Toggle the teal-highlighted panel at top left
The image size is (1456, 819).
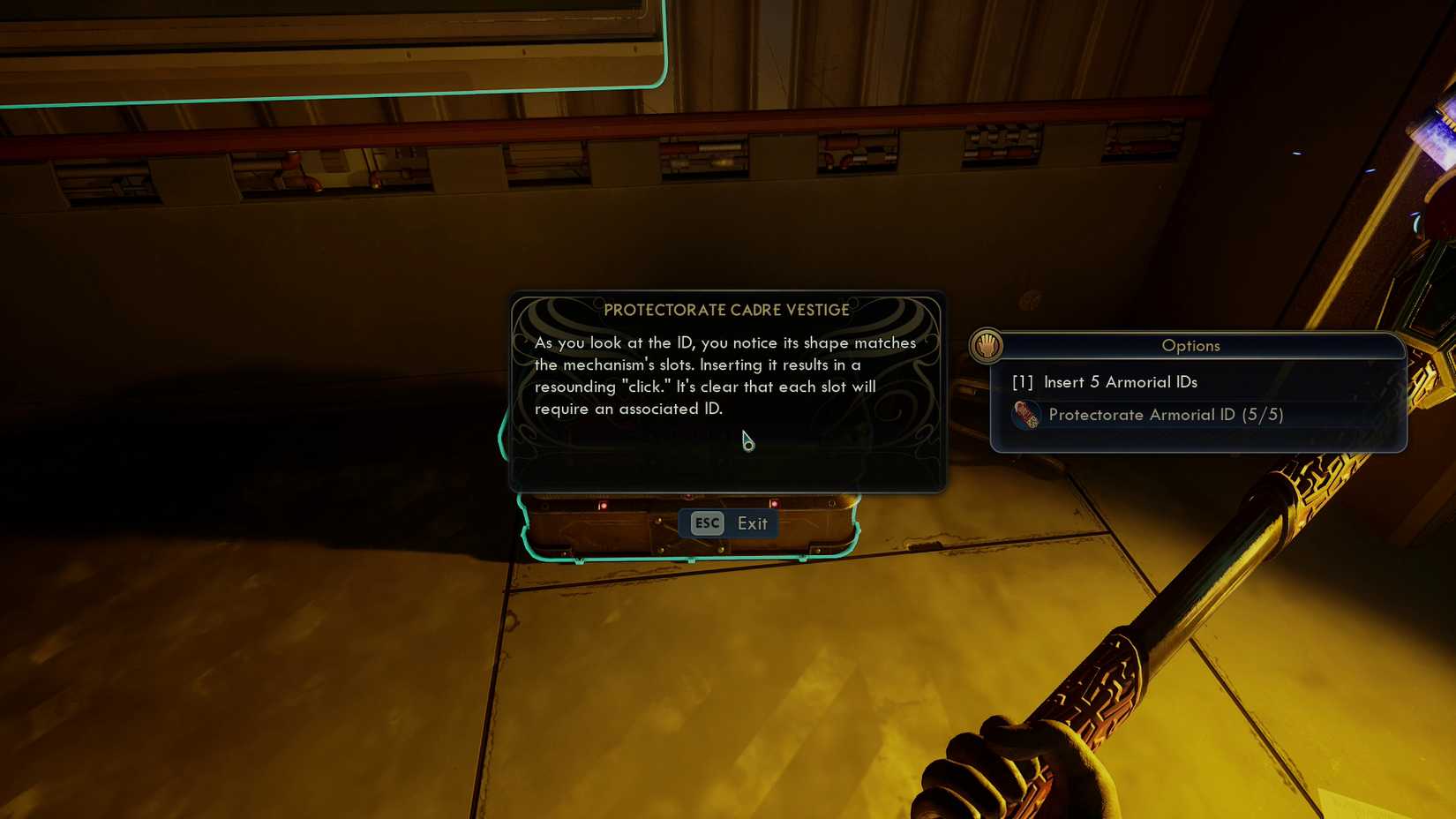click(326, 49)
